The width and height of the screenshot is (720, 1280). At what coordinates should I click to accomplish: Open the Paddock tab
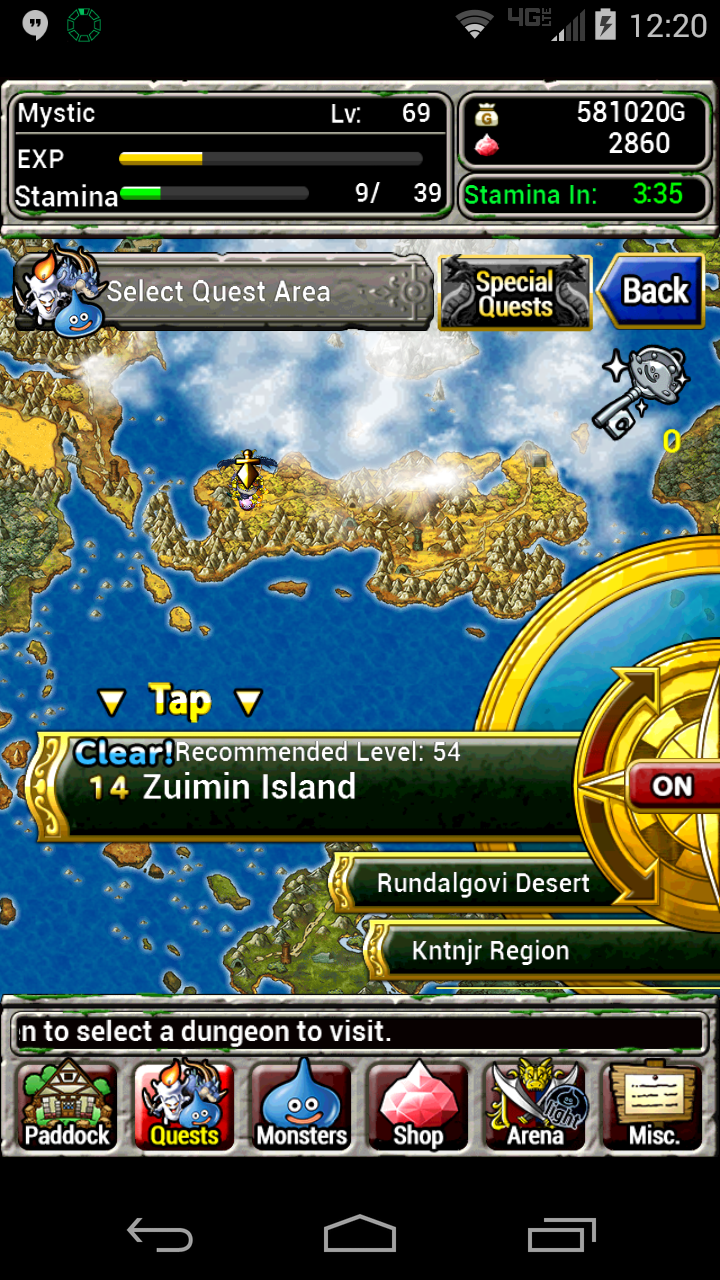pos(68,1106)
